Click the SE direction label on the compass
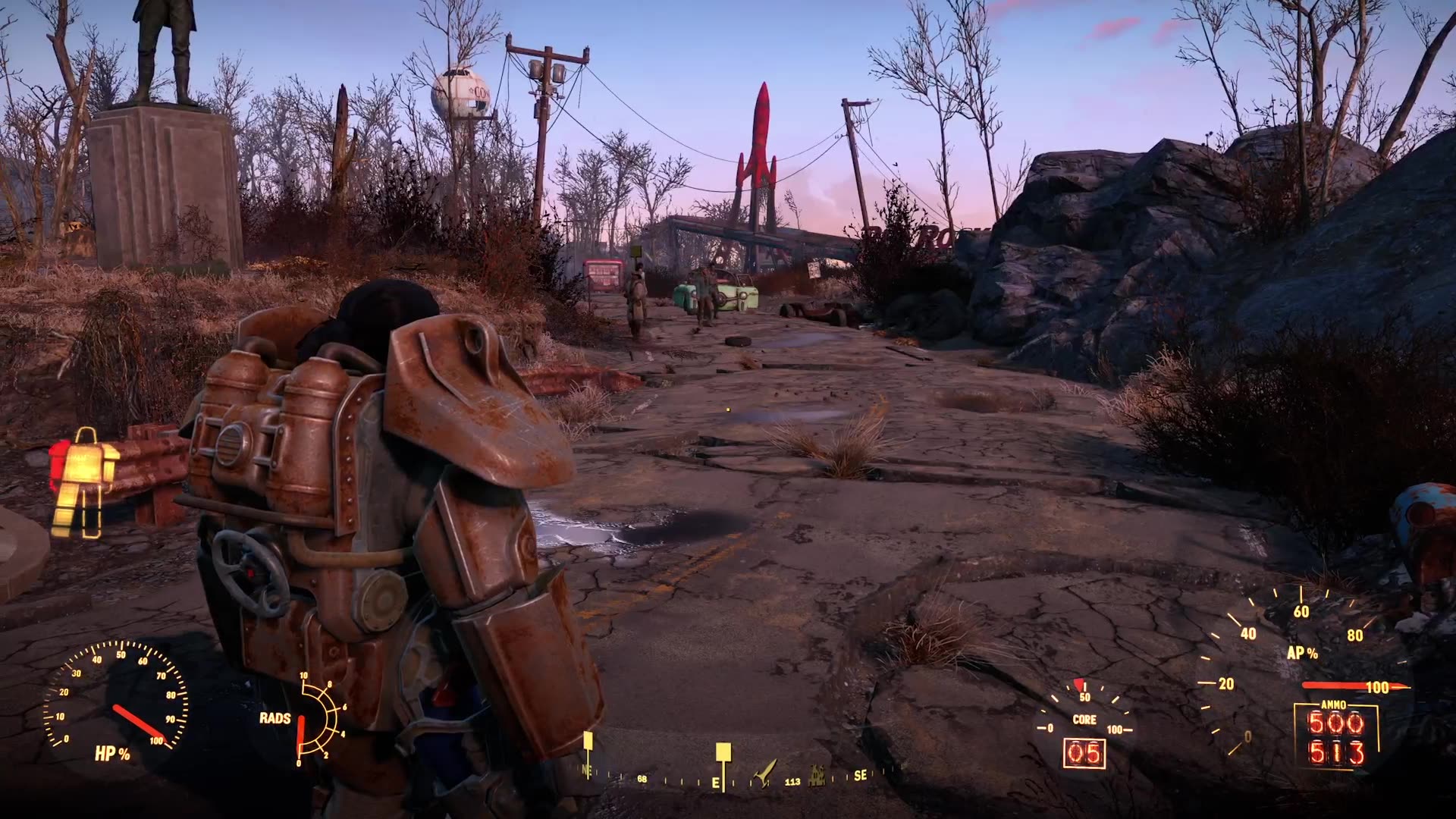This screenshot has width=1456, height=819. pyautogui.click(x=860, y=776)
